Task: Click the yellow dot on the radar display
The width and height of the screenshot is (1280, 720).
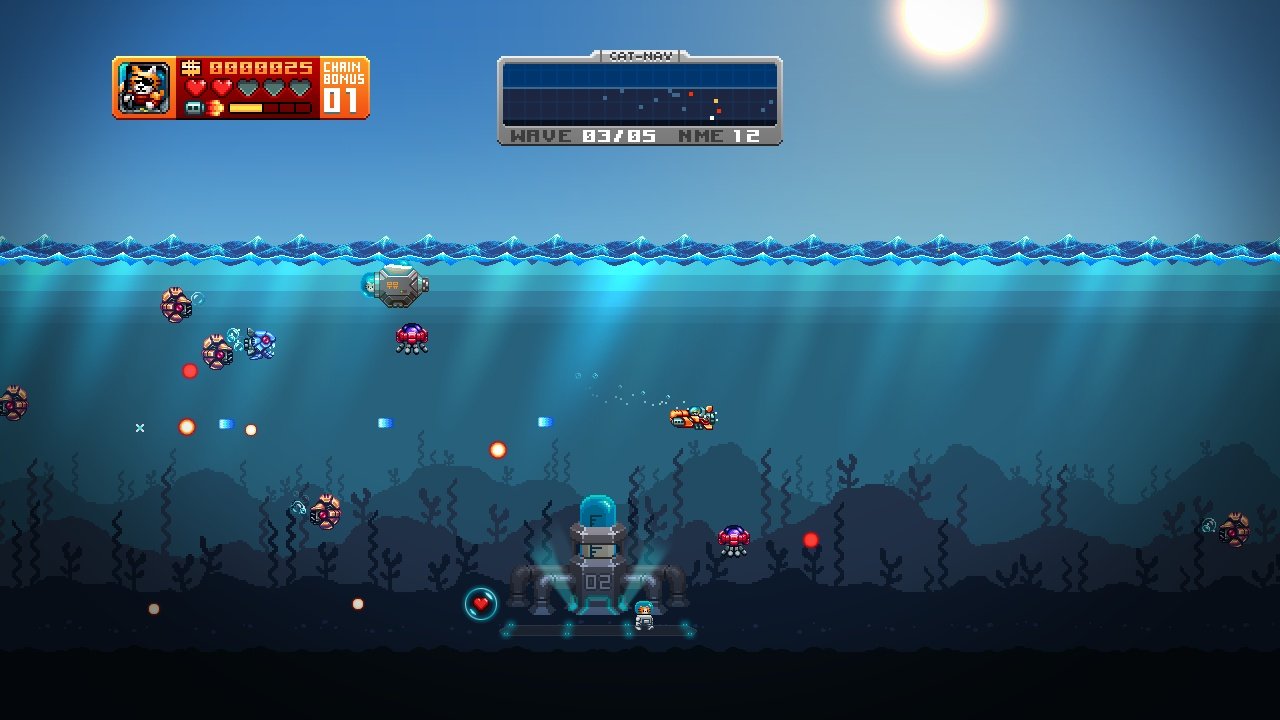Action: tap(716, 101)
